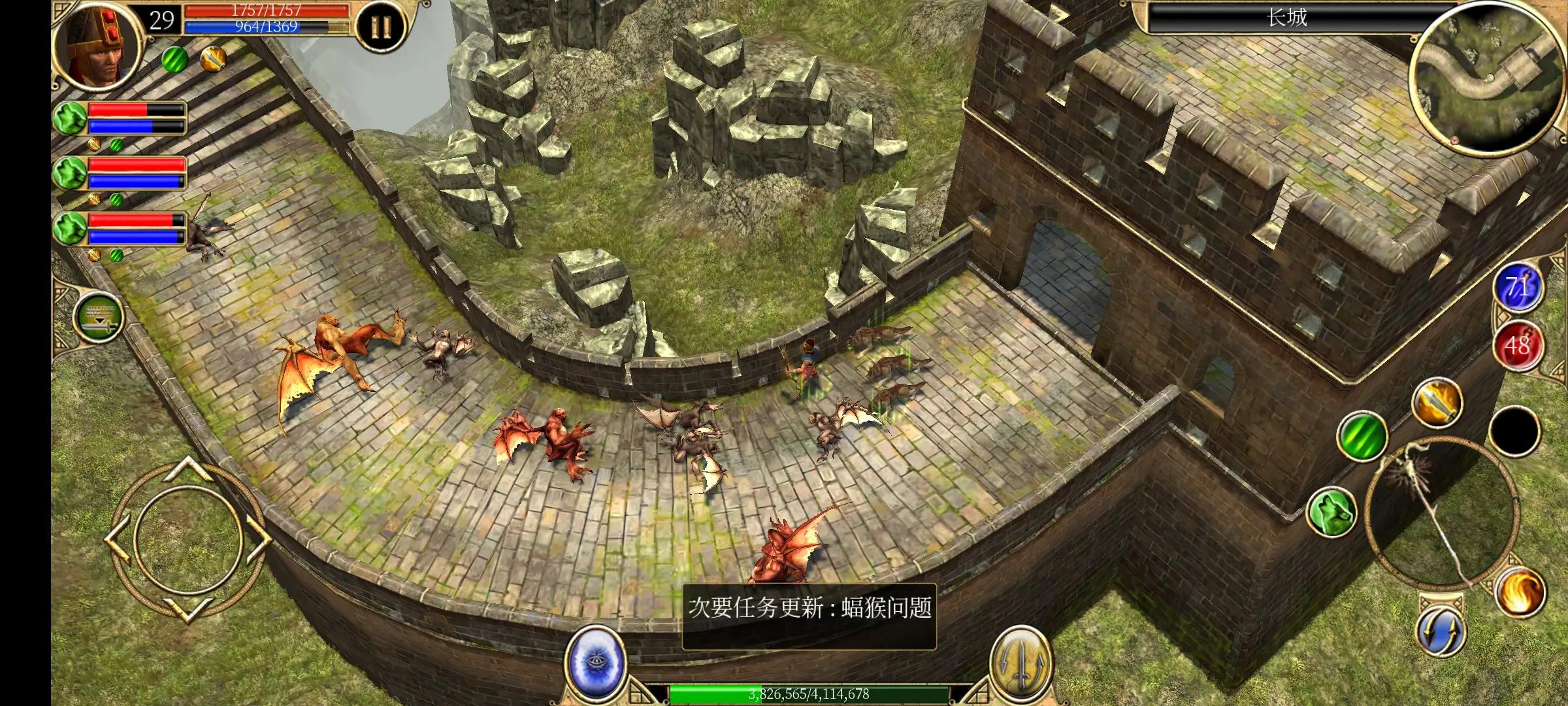1568x706 pixels.
Task: Drink the blue mana potion numbered 71
Action: click(x=1517, y=288)
